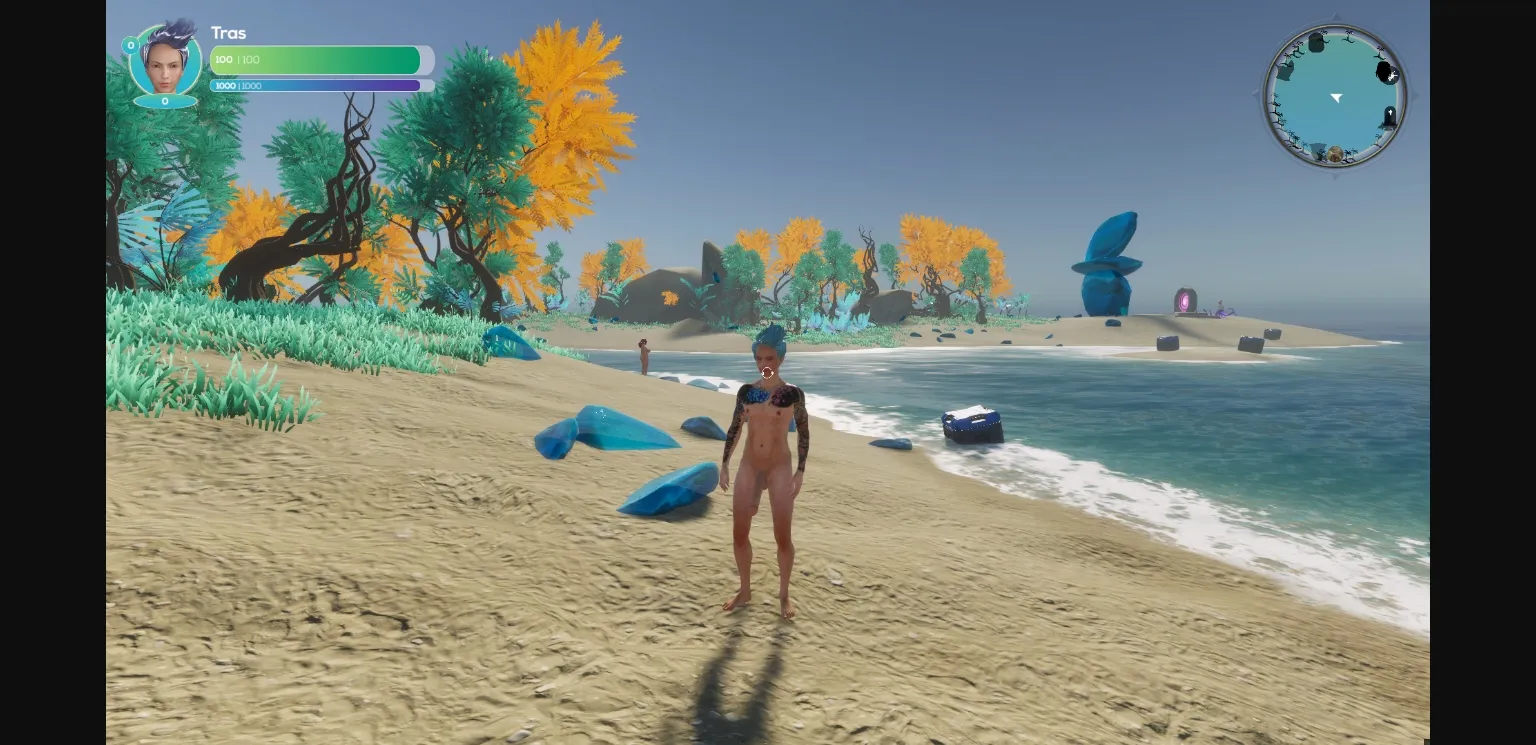This screenshot has width=1536, height=745.
Task: Click the player name label Tras
Action: click(229, 33)
